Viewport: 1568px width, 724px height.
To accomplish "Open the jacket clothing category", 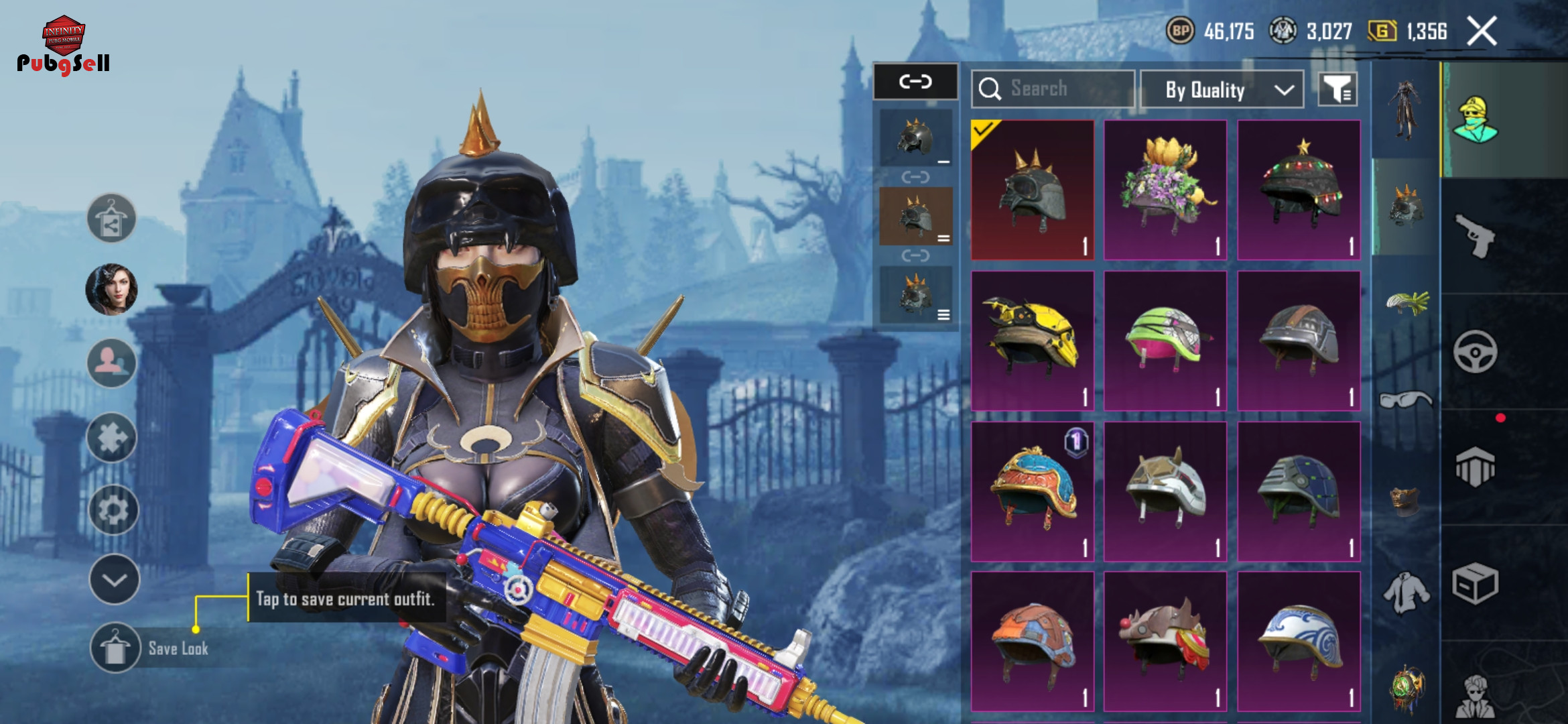I will (1406, 592).
